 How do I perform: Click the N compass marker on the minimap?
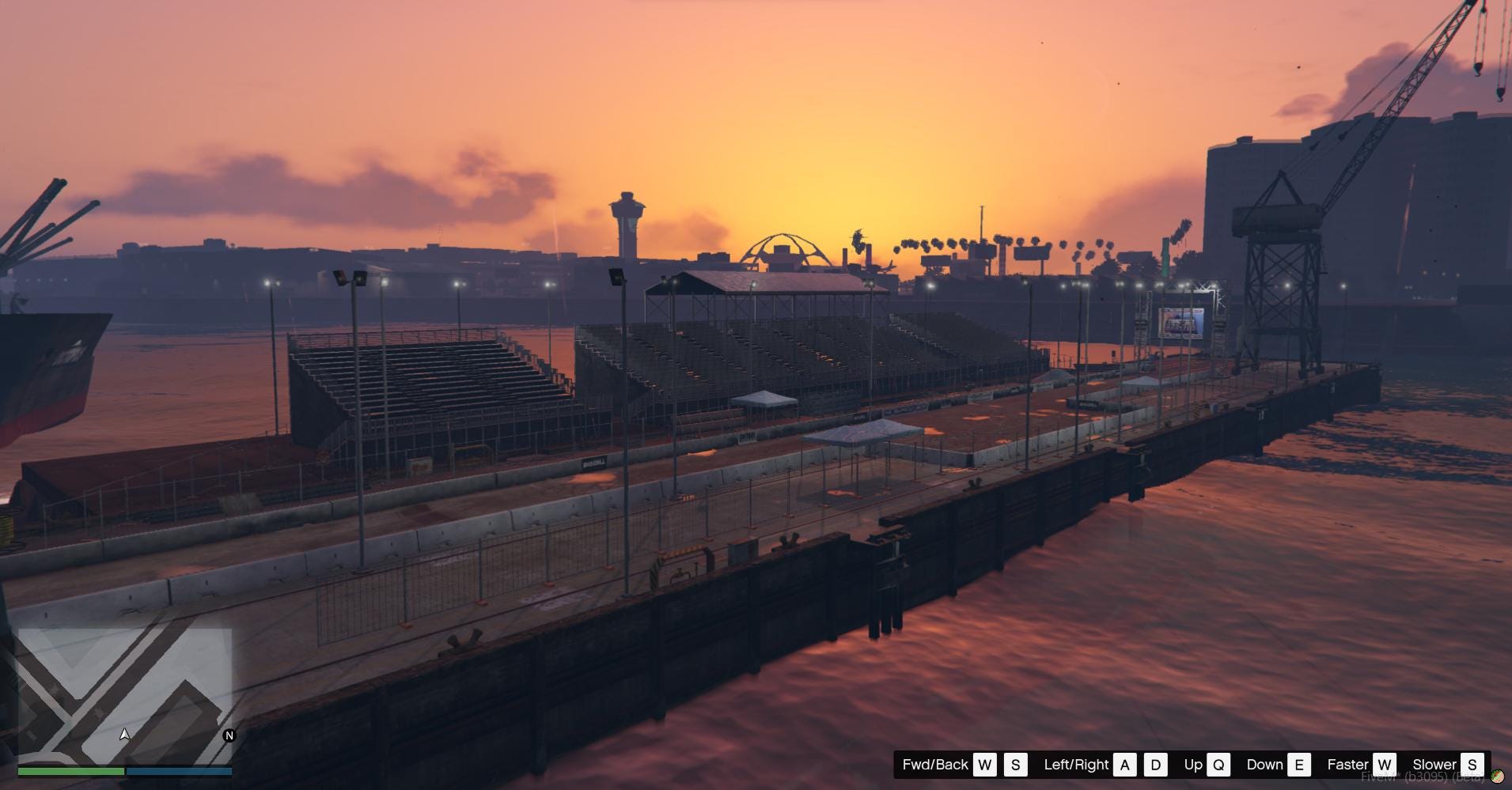click(x=229, y=734)
